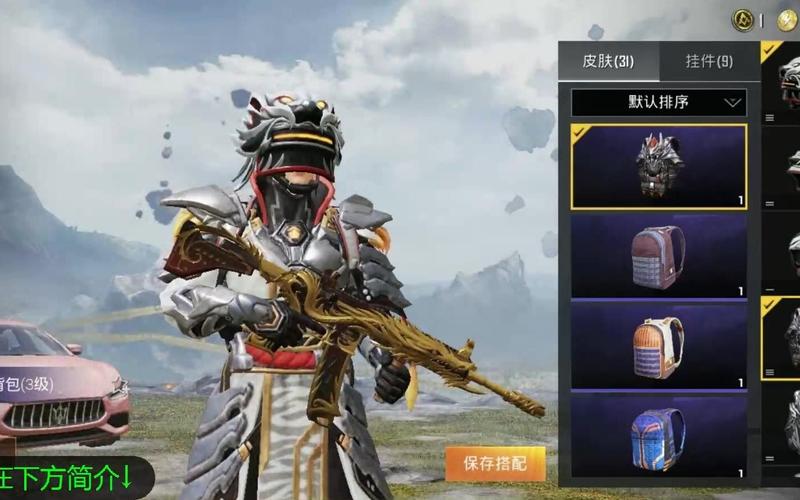Image resolution: width=800 pixels, height=500 pixels.
Task: Open the 挂件(9) attachments tab
Action: pyautogui.click(x=708, y=61)
